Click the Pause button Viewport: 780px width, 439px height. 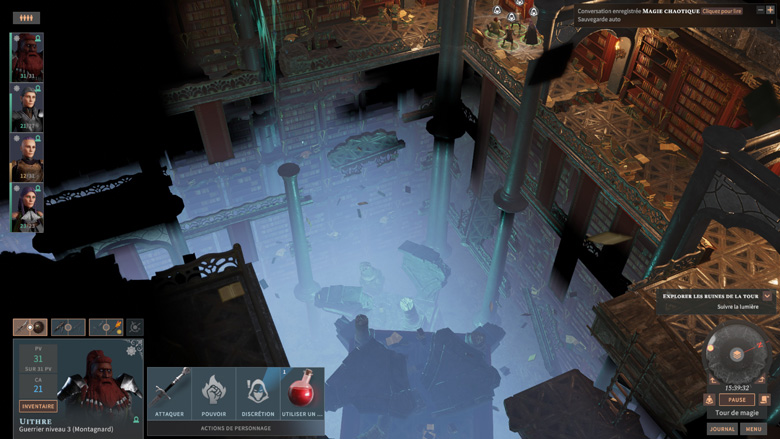[736, 400]
